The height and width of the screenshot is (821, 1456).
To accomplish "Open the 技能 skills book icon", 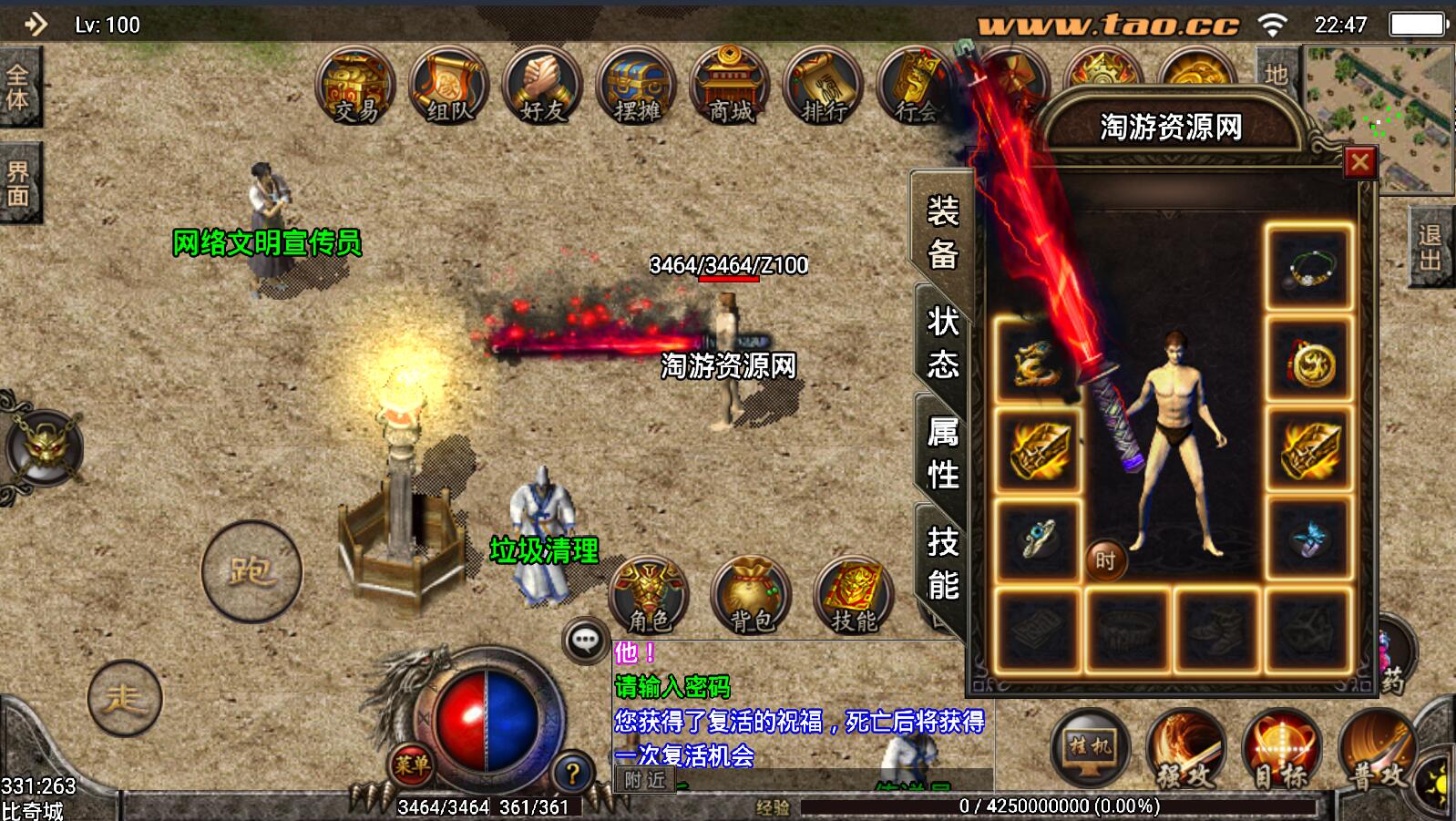I will point(854,596).
